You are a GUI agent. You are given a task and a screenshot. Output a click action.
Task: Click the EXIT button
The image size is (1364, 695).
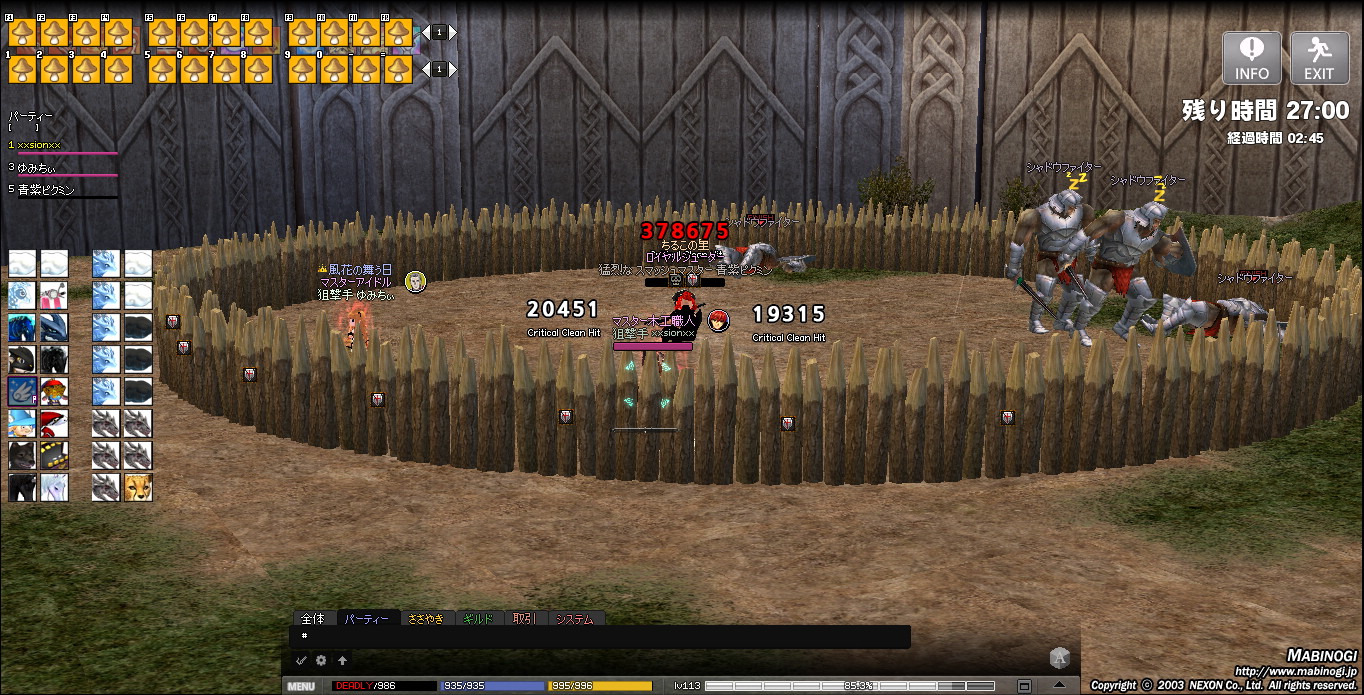(1319, 58)
